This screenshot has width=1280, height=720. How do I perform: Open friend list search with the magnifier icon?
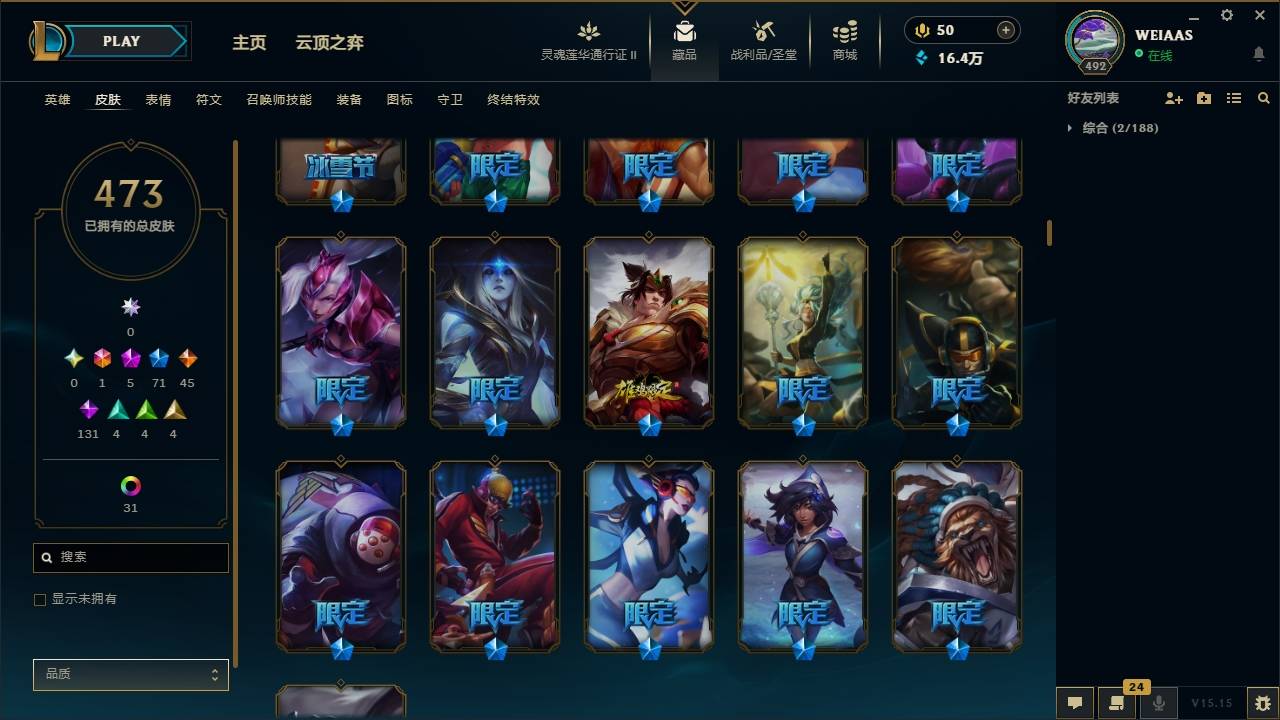1263,97
